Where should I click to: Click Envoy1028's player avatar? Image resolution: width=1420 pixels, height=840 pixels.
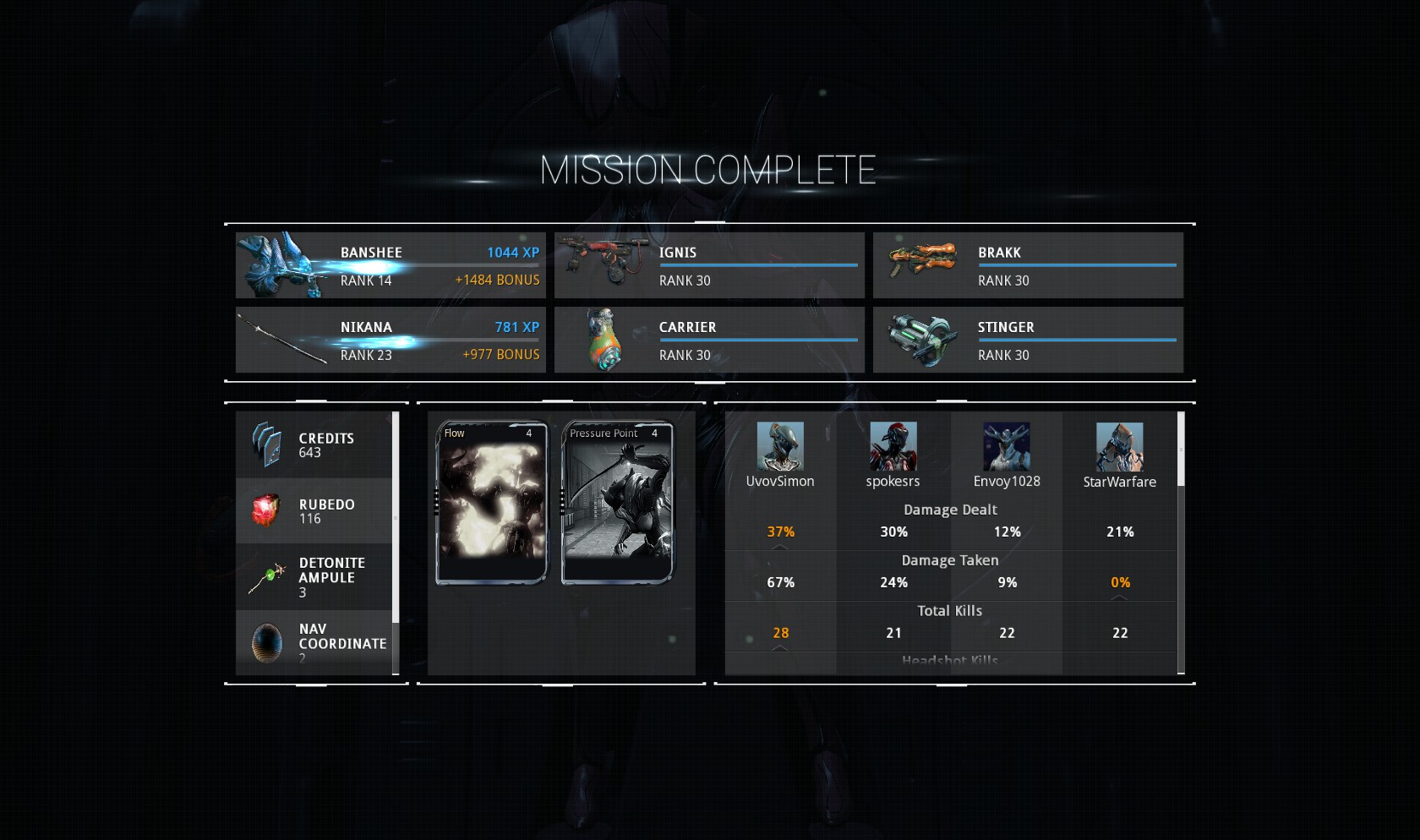pyautogui.click(x=1007, y=447)
